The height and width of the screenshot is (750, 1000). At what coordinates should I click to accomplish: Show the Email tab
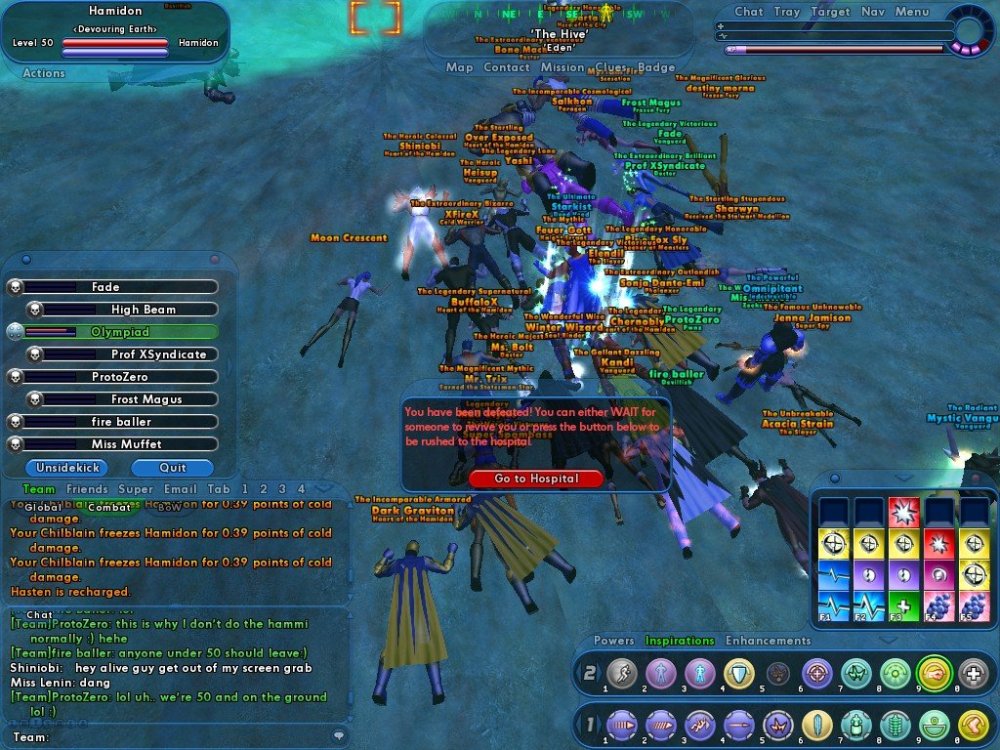click(180, 489)
